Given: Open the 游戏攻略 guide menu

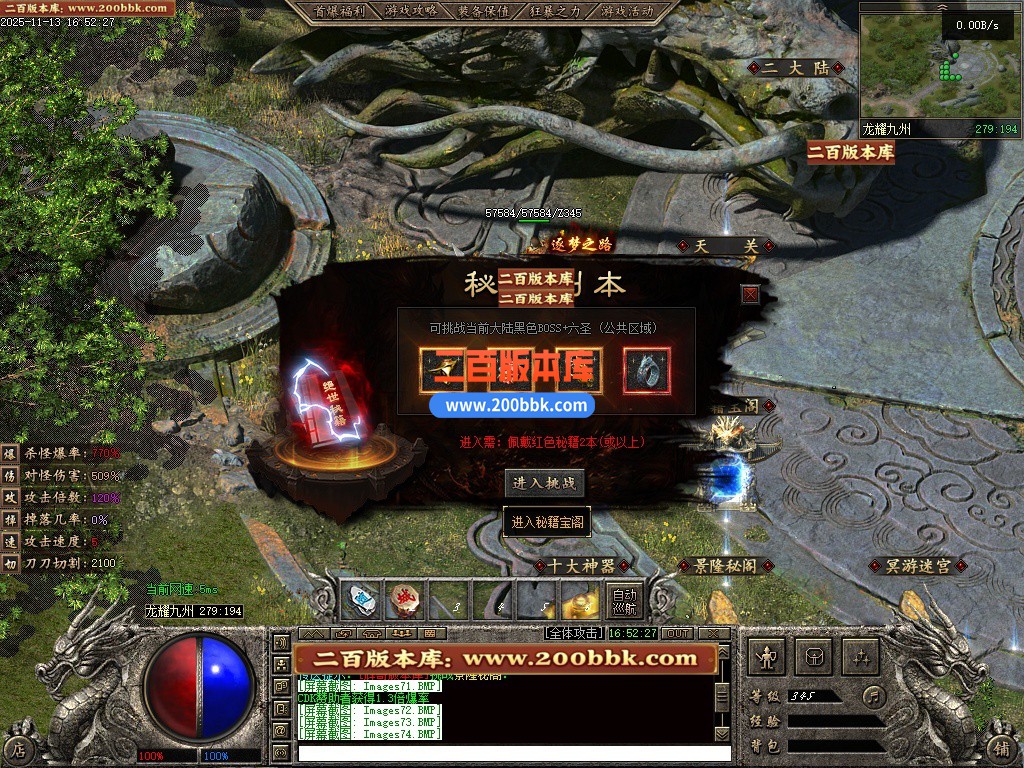Looking at the screenshot, I should pyautogui.click(x=411, y=11).
